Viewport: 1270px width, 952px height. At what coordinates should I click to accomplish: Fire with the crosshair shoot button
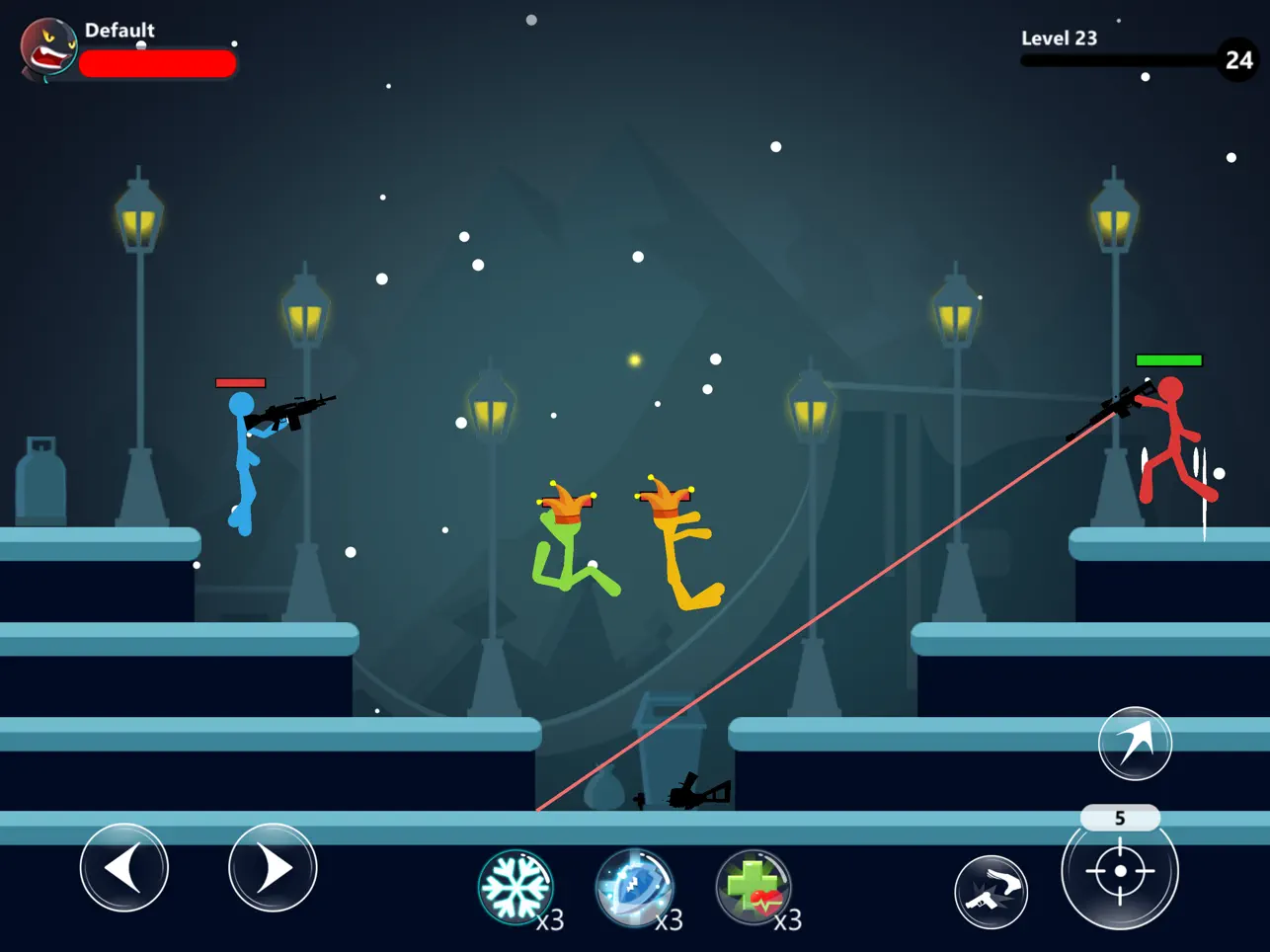(x=1119, y=870)
